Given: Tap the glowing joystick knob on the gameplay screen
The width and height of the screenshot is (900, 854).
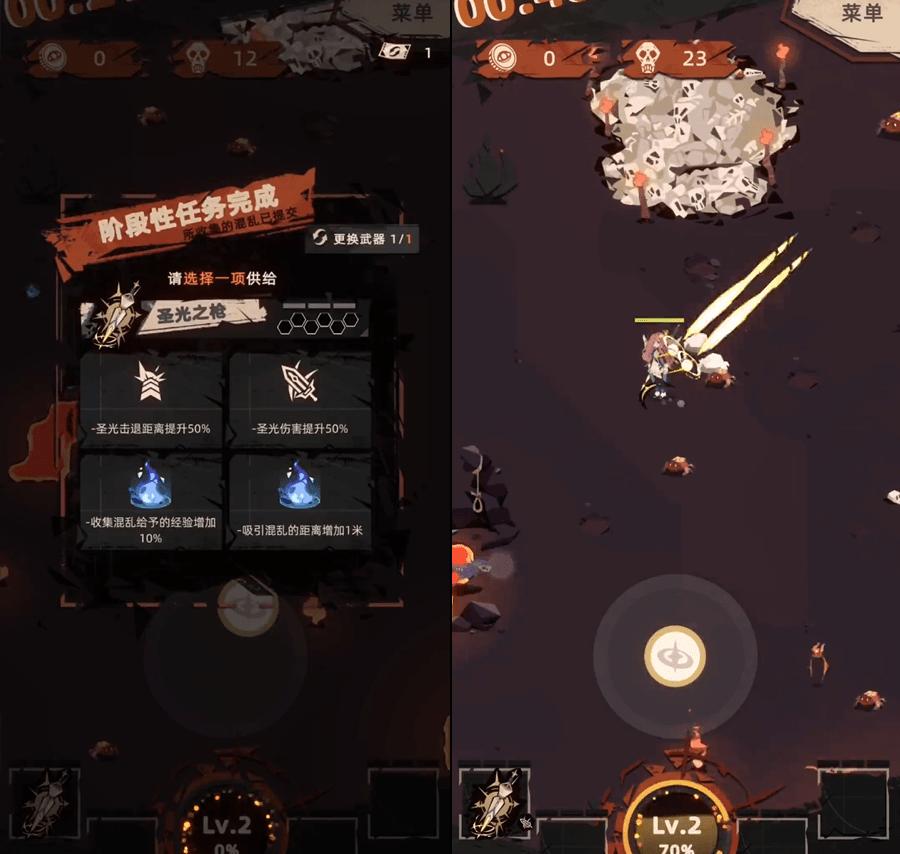Looking at the screenshot, I should [x=675, y=657].
